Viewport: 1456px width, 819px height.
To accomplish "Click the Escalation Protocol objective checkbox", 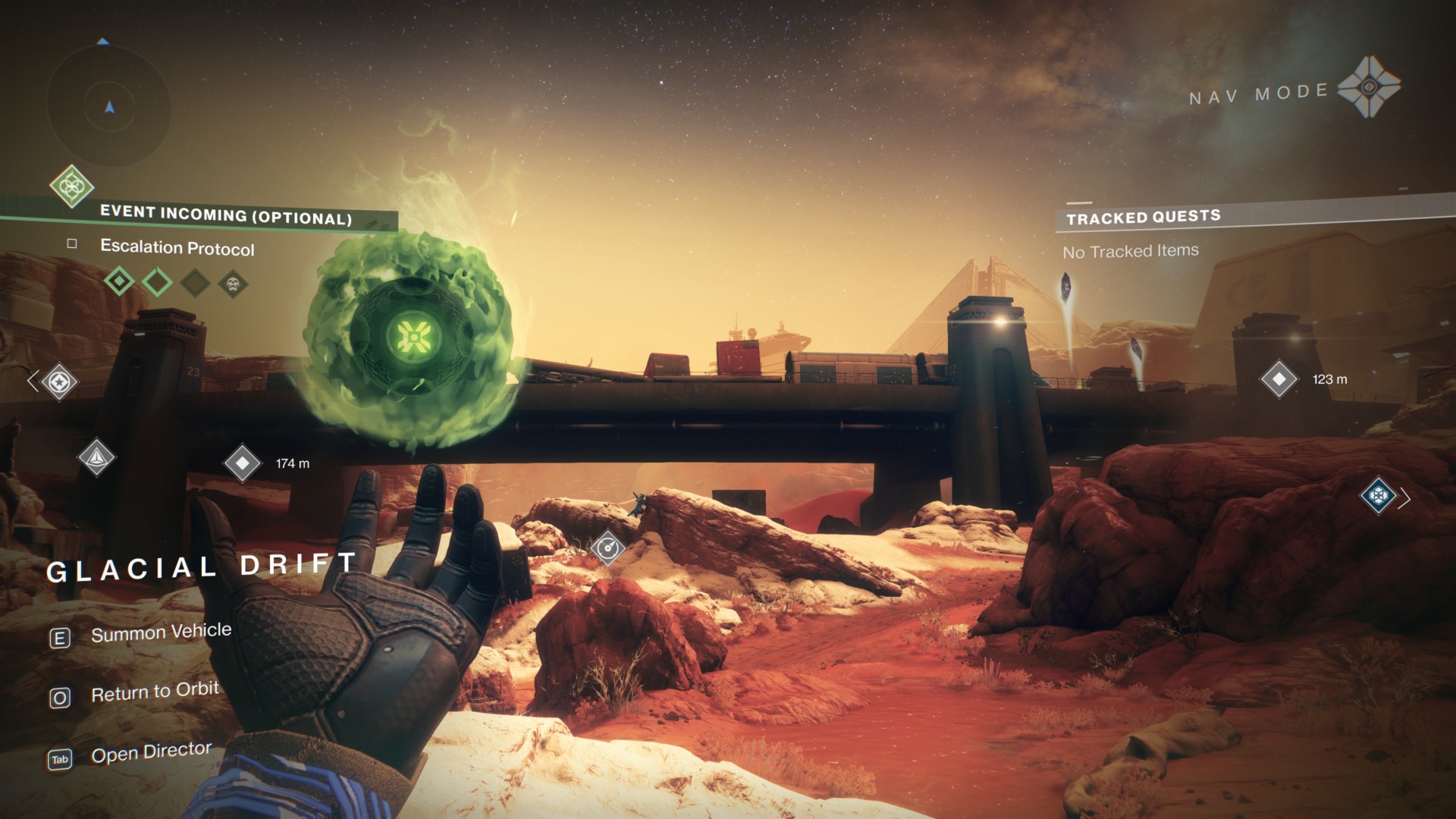I will pyautogui.click(x=72, y=243).
